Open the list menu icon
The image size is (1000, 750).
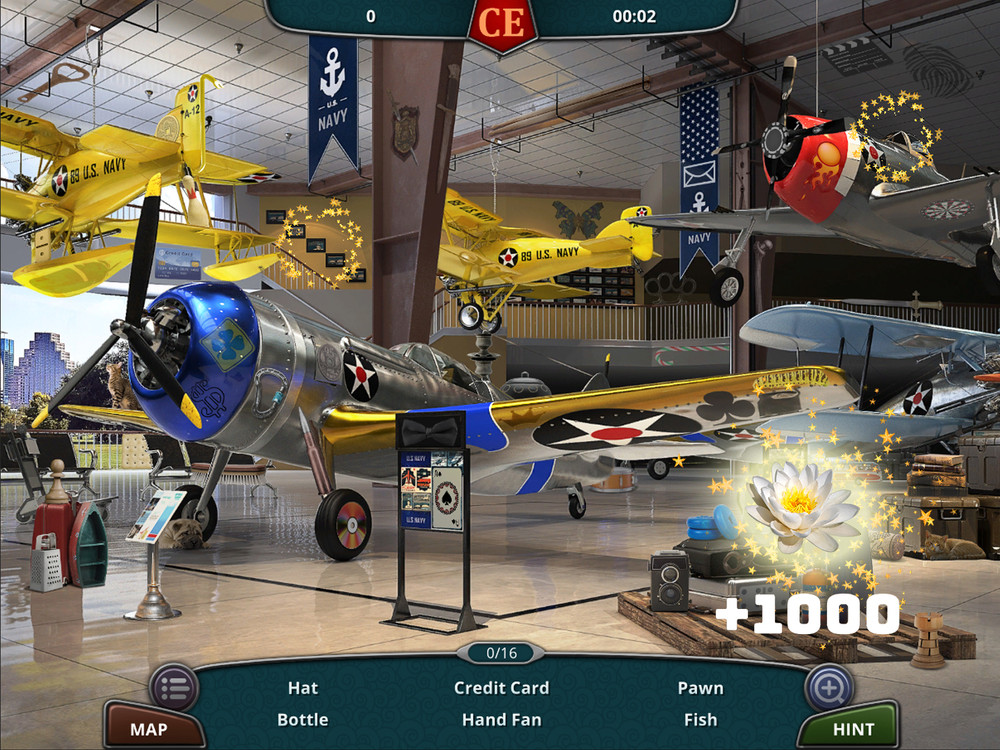[x=173, y=687]
